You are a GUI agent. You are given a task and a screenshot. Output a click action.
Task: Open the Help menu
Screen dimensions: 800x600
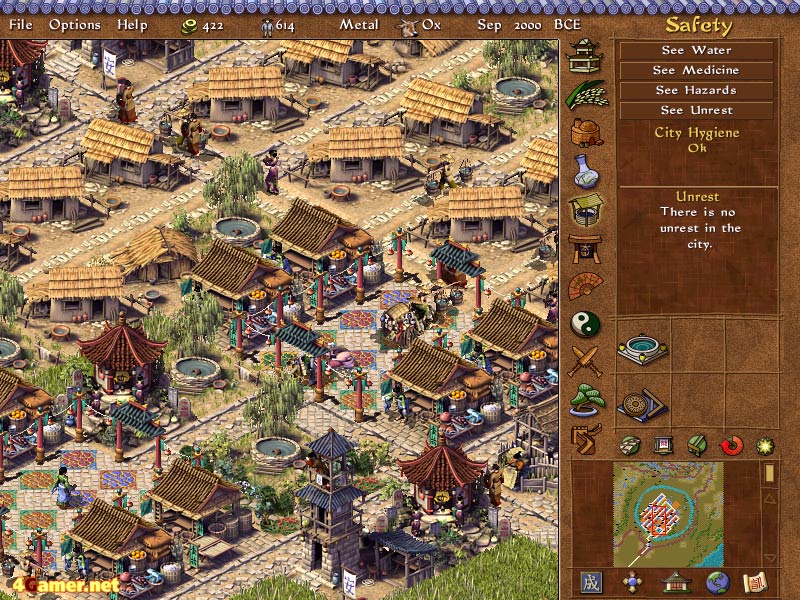(x=132, y=24)
